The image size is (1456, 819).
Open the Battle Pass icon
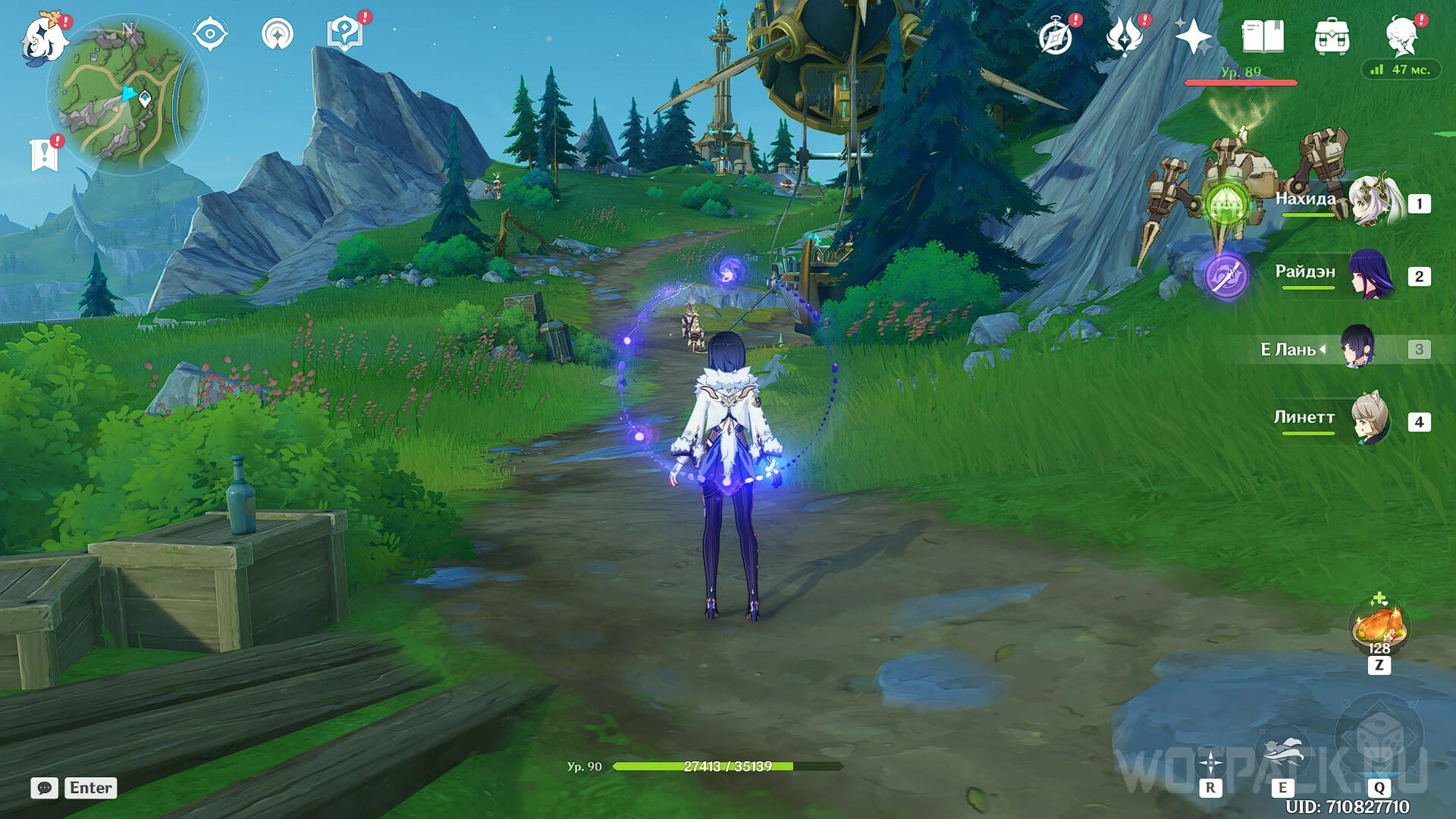point(1124,36)
